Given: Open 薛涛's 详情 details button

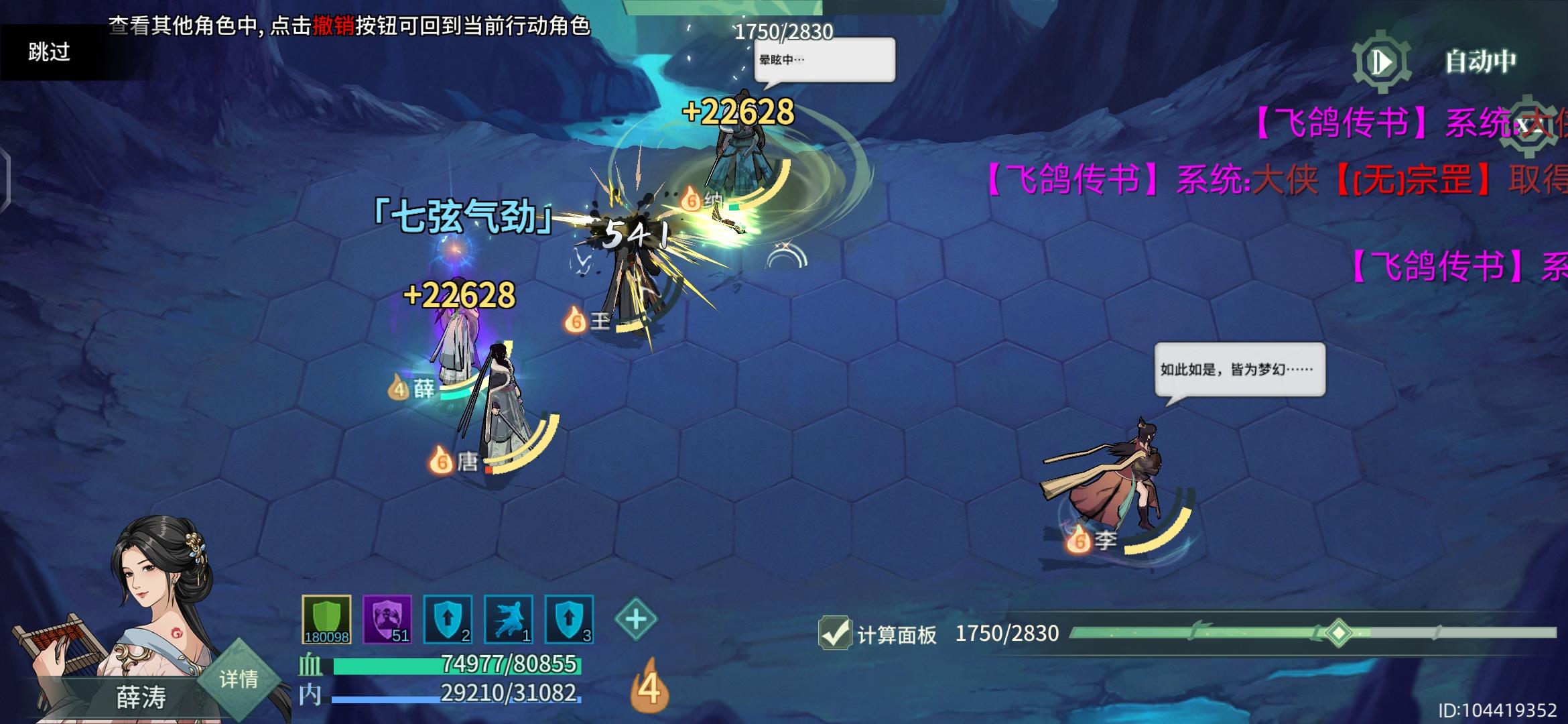Looking at the screenshot, I should (241, 679).
